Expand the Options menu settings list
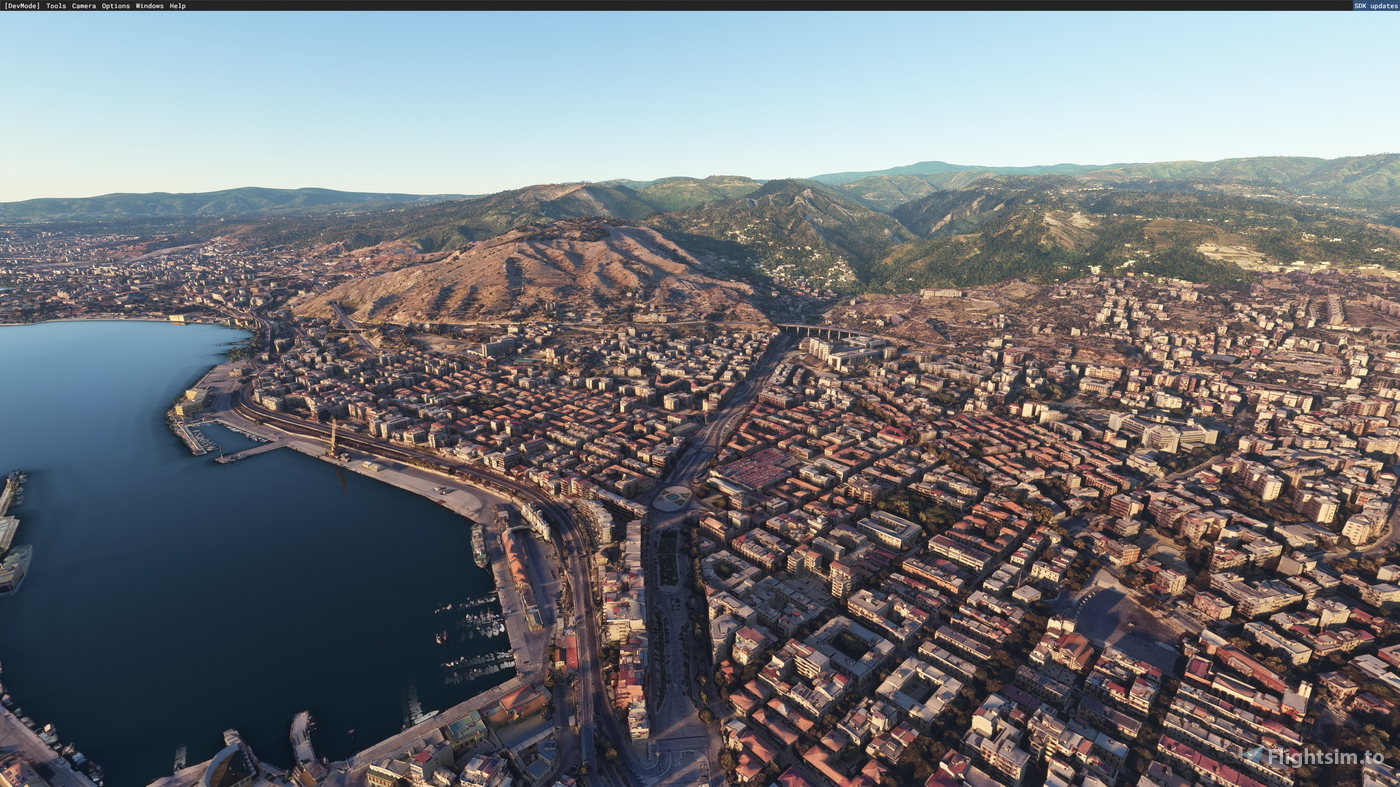This screenshot has width=1400, height=787. (117, 5)
